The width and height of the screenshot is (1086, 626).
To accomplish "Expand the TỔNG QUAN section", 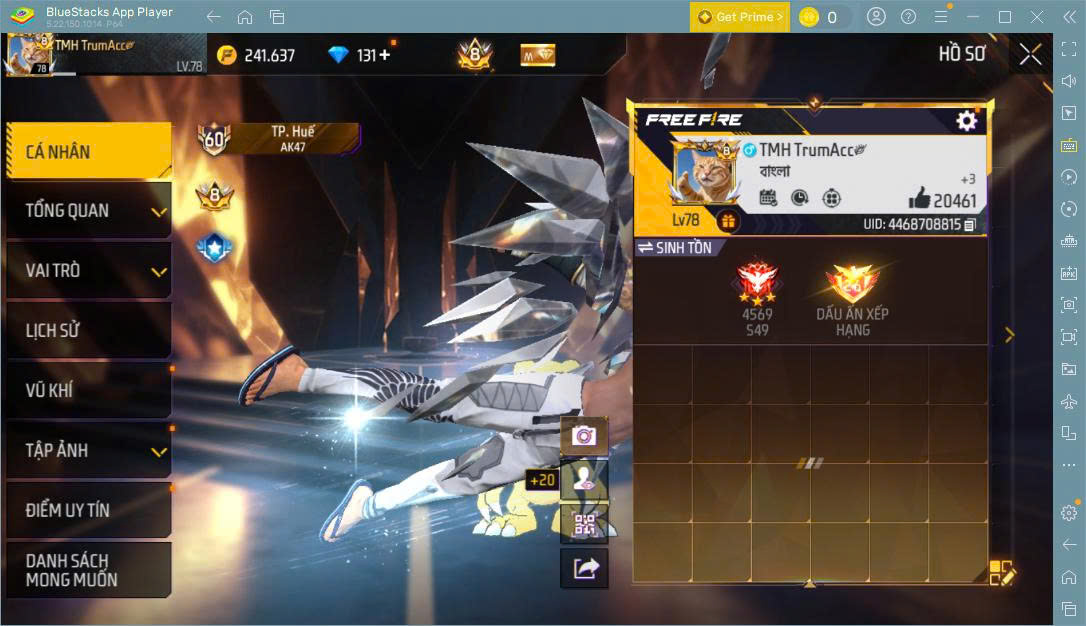I will point(88,211).
